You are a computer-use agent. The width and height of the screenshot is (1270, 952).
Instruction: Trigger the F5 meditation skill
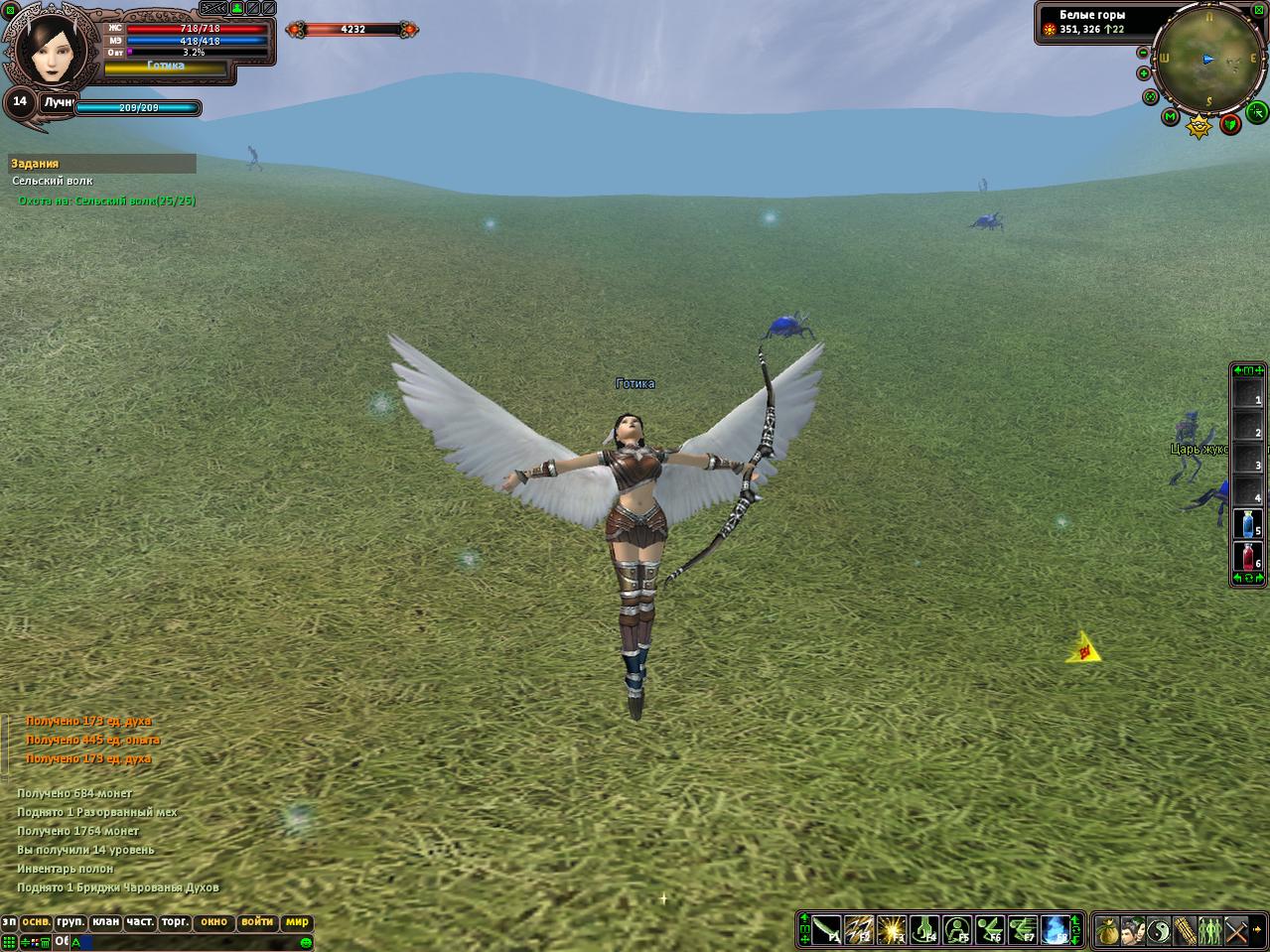pyautogui.click(x=957, y=931)
